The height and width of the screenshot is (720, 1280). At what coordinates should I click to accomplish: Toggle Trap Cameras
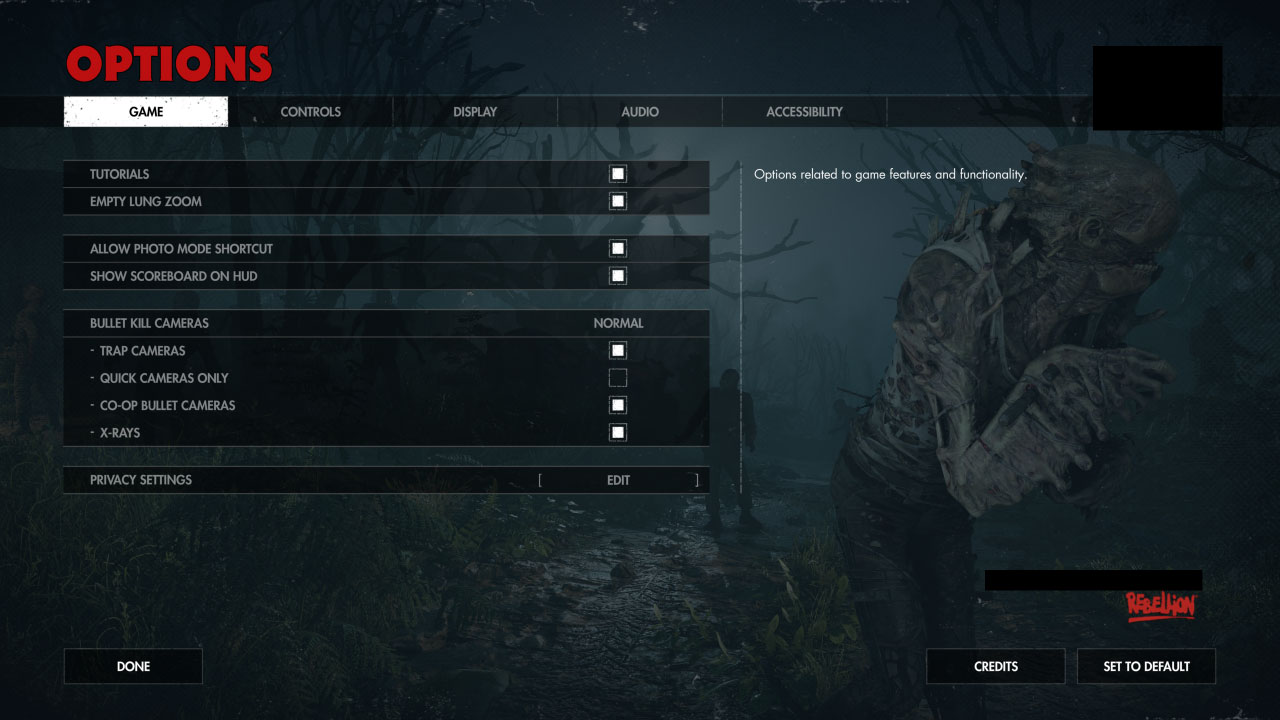[x=617, y=350]
